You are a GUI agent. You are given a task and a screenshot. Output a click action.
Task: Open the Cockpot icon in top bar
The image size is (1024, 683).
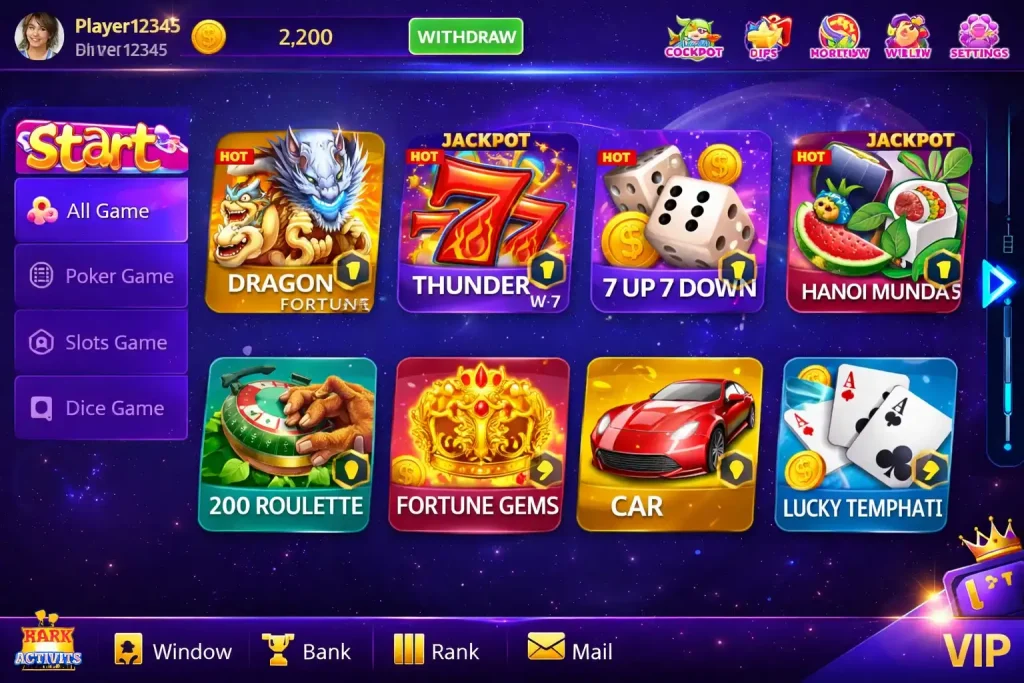tap(693, 38)
